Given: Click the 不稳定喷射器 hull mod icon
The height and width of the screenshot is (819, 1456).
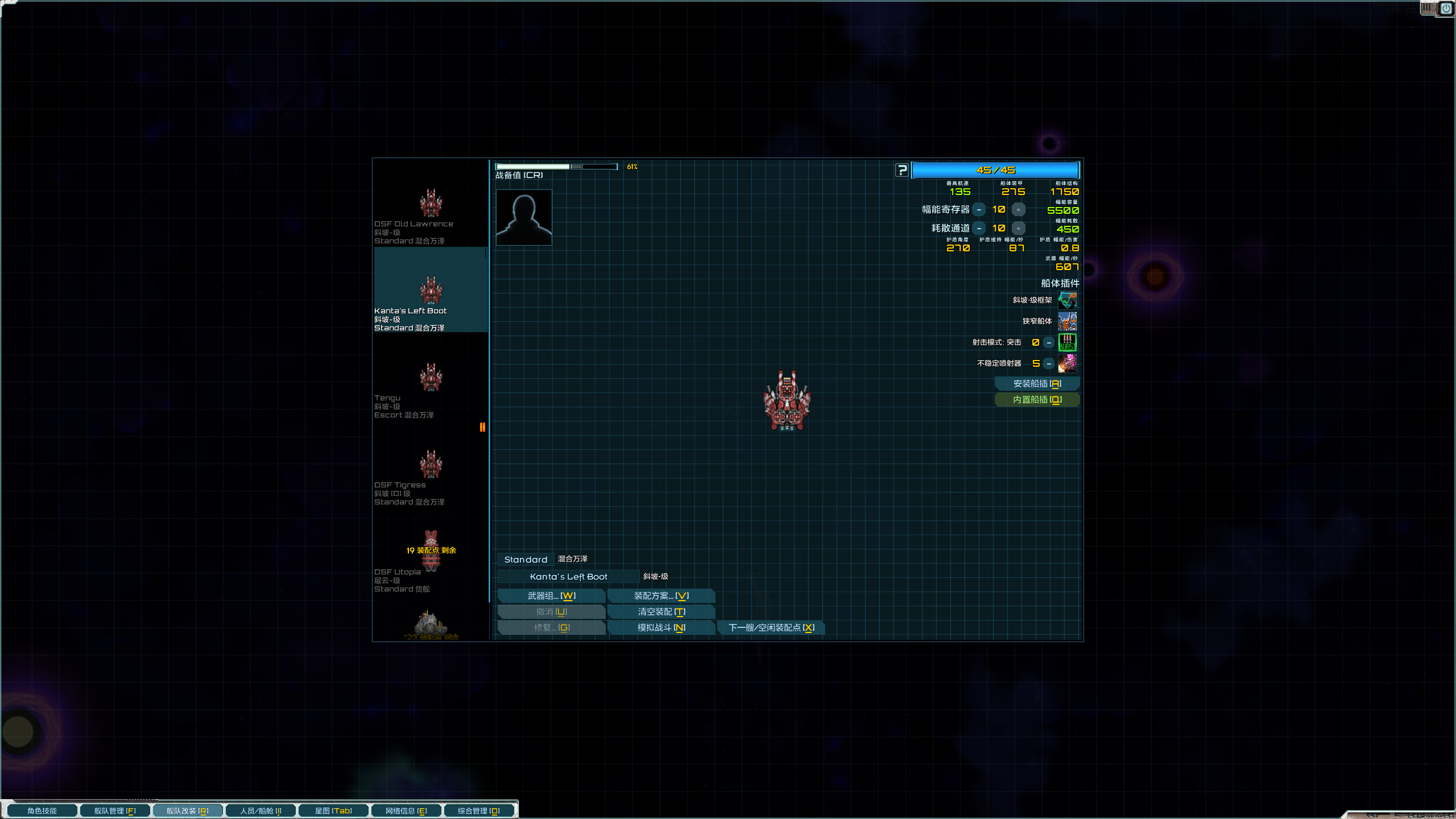Looking at the screenshot, I should click(1068, 363).
